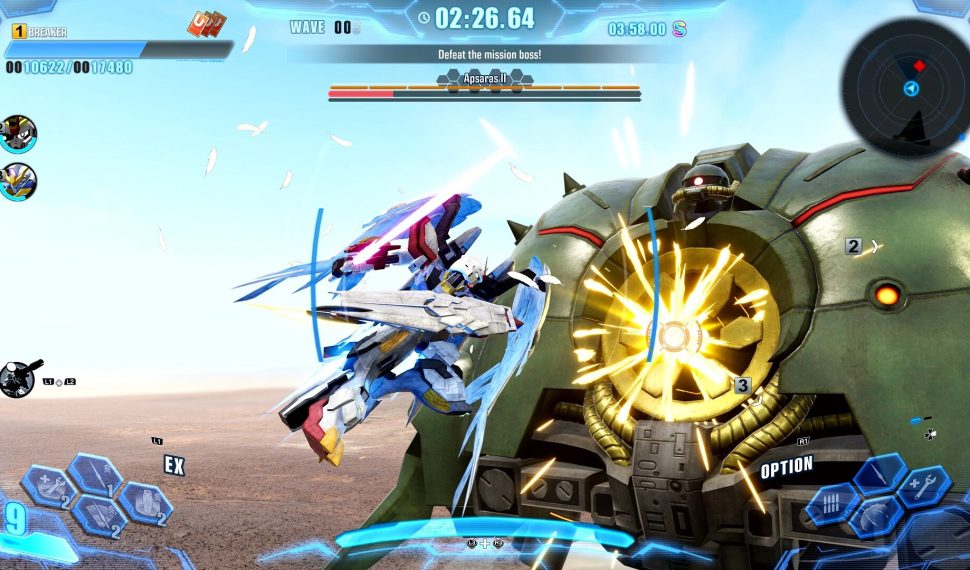Target boss part marker 3
This screenshot has width=970, height=570.
click(x=742, y=385)
